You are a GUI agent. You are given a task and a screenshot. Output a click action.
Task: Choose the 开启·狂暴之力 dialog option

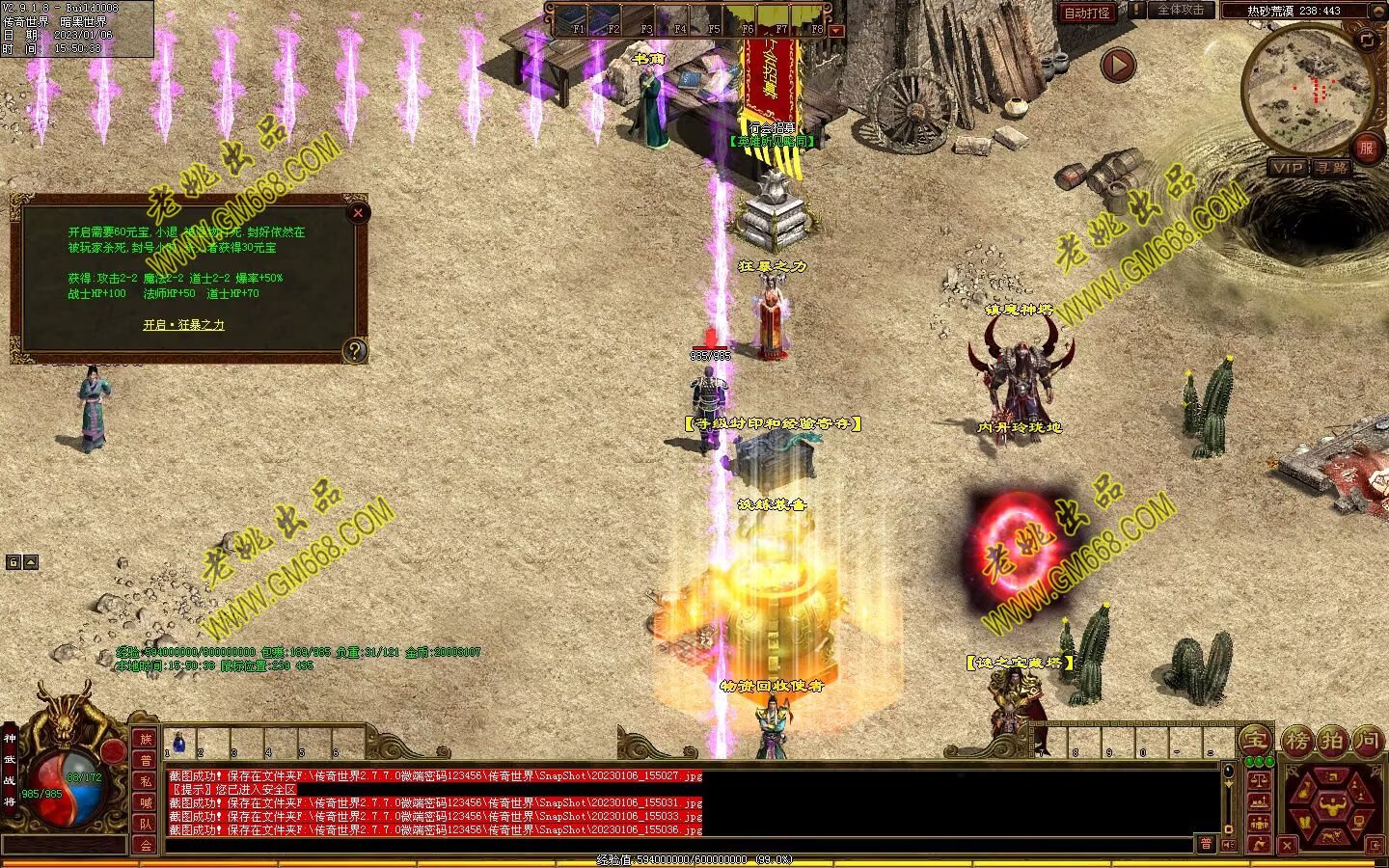point(183,325)
